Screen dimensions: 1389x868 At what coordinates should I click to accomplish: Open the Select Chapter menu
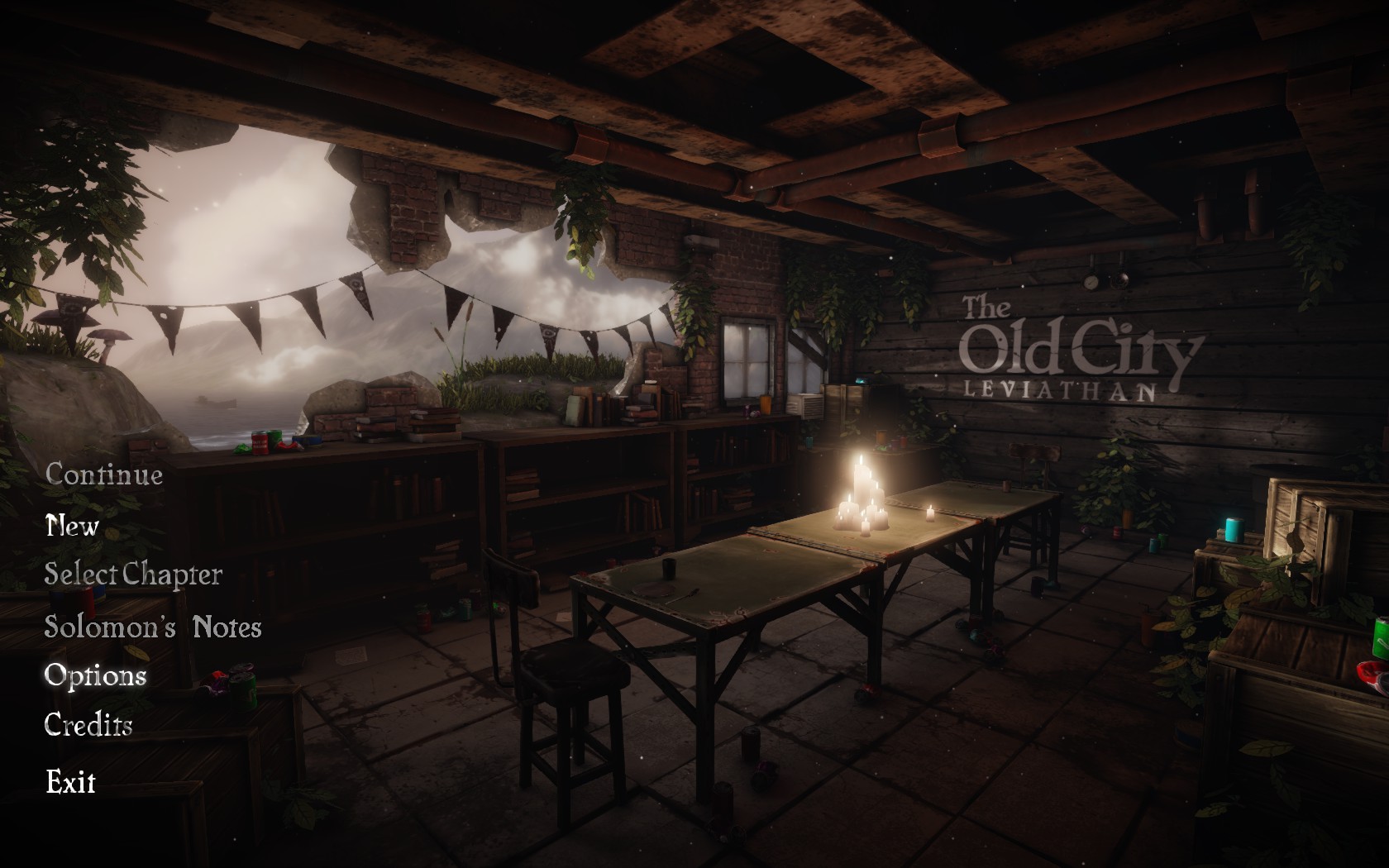133,575
